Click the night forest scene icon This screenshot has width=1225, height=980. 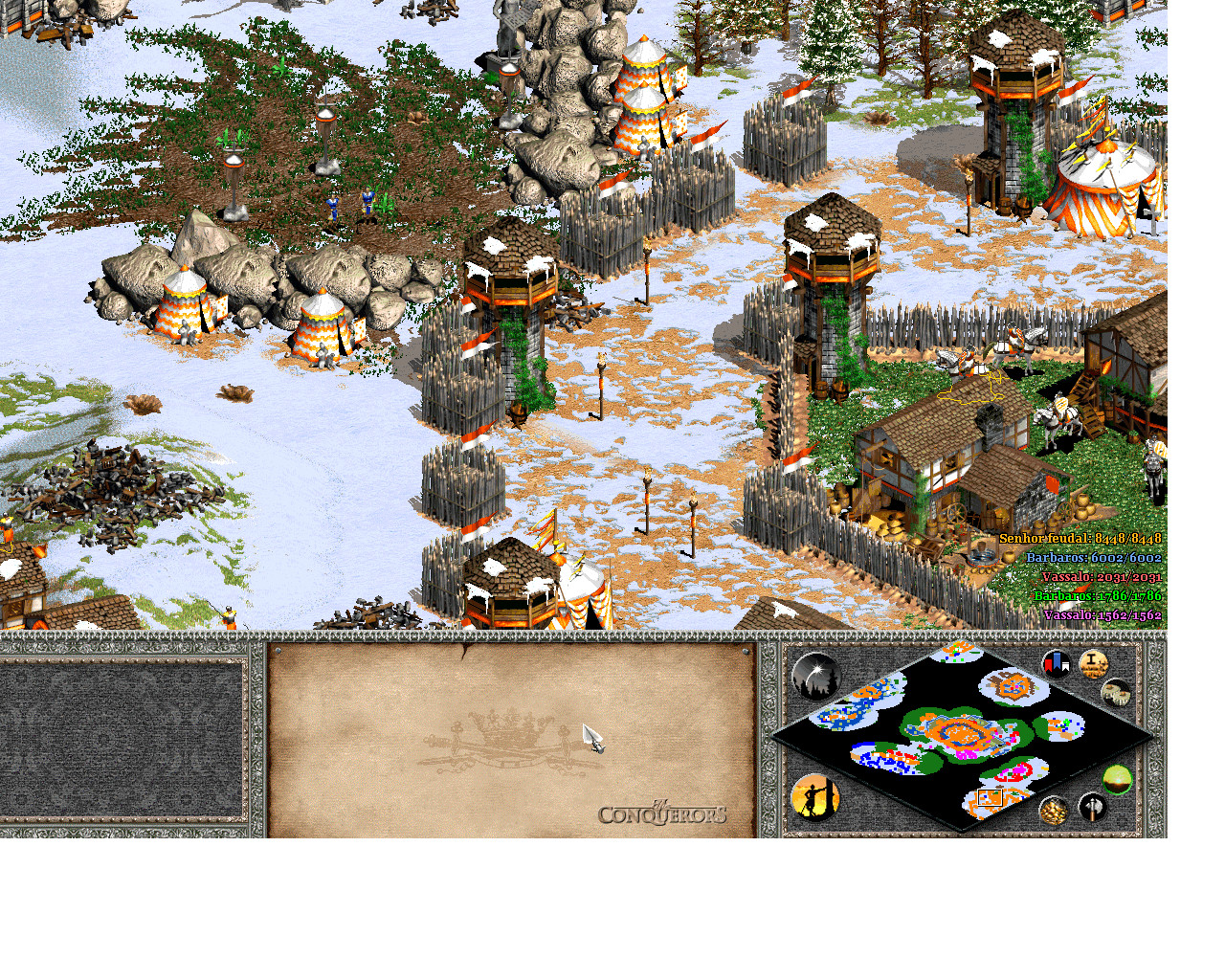[x=816, y=675]
